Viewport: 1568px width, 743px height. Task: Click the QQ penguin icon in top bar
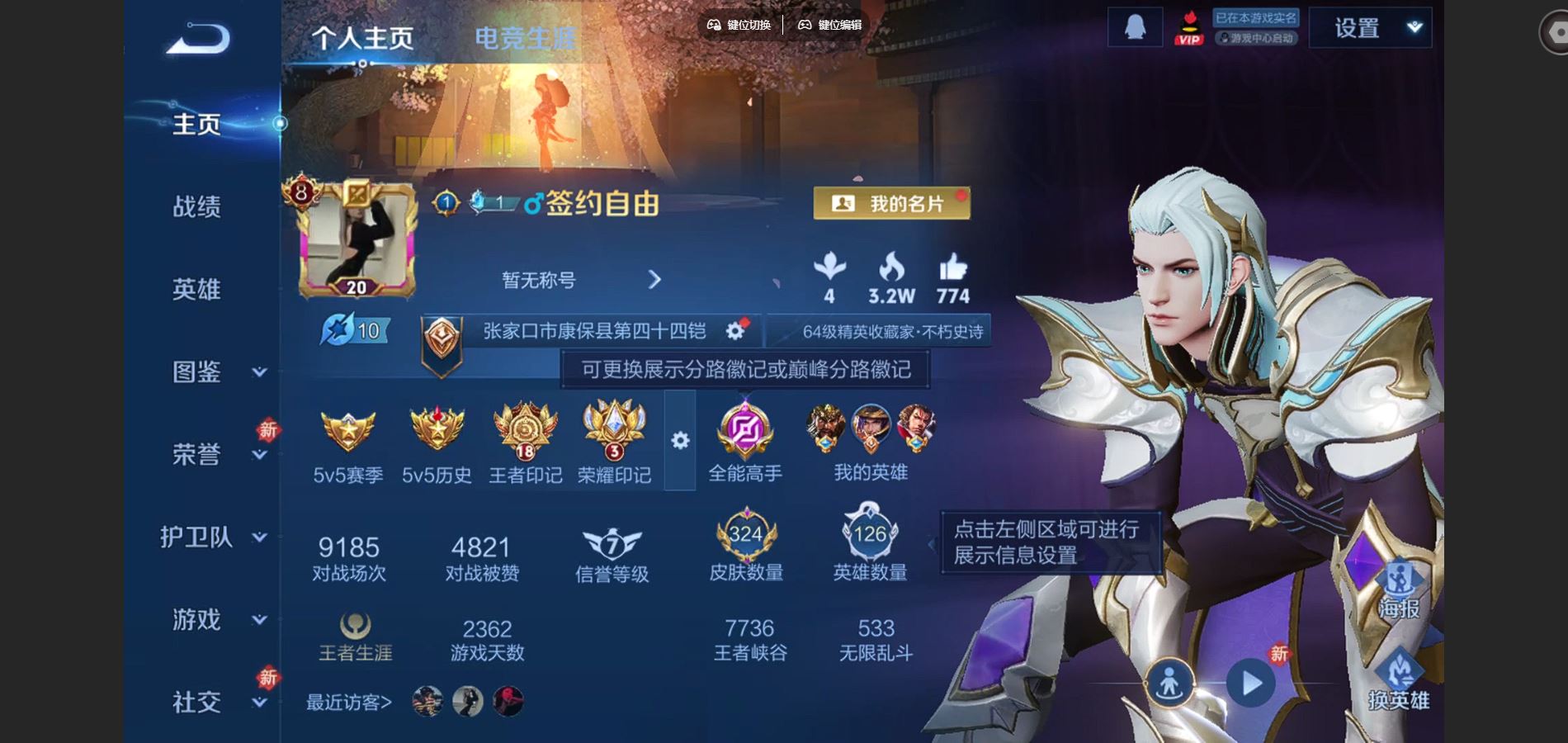pos(1134,26)
